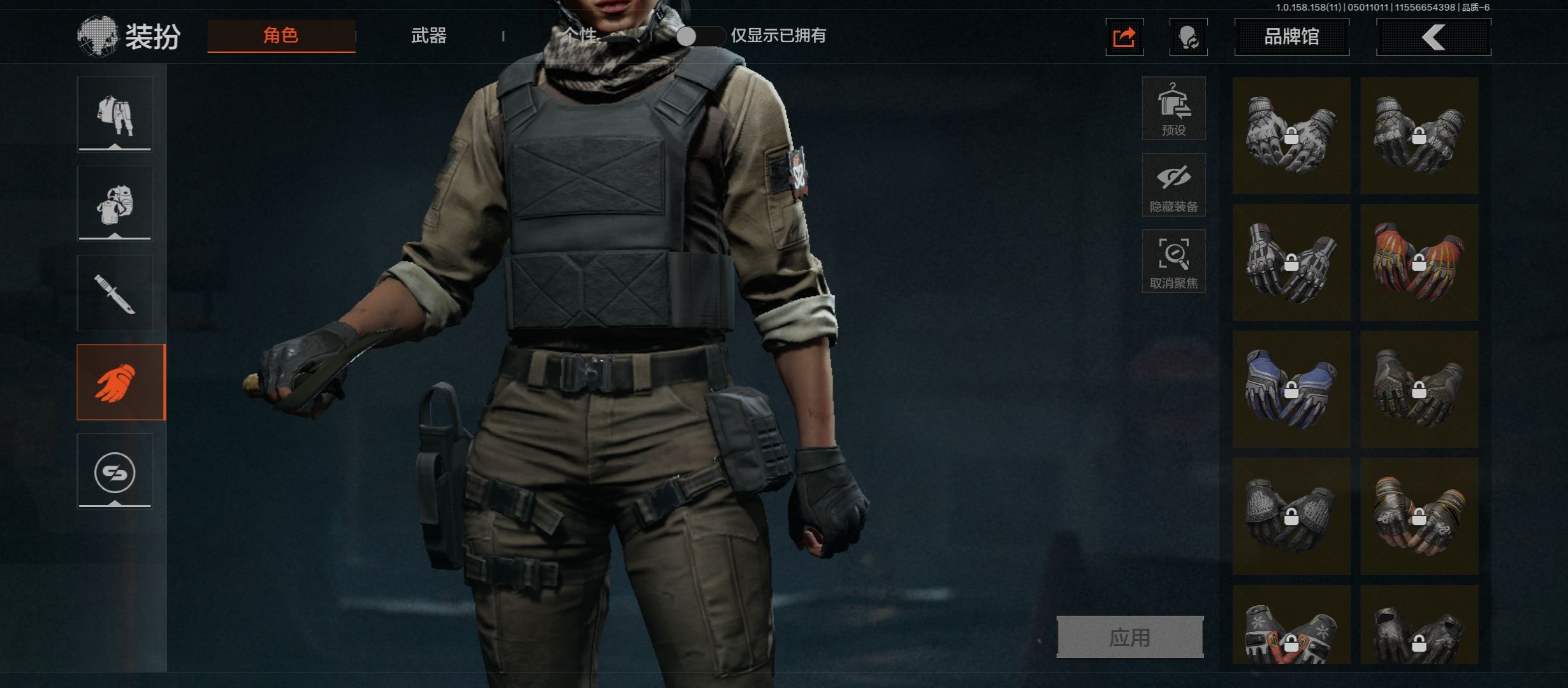Click 取消聚焦 to cancel focus

click(x=1173, y=261)
